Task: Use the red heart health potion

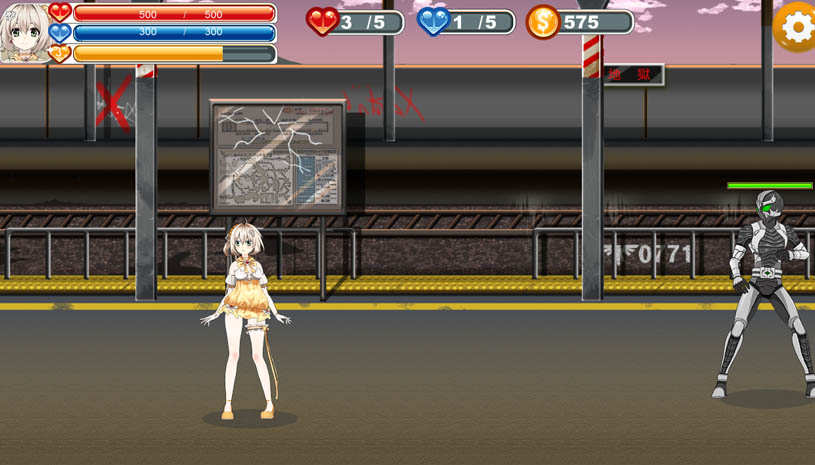Action: [322, 21]
